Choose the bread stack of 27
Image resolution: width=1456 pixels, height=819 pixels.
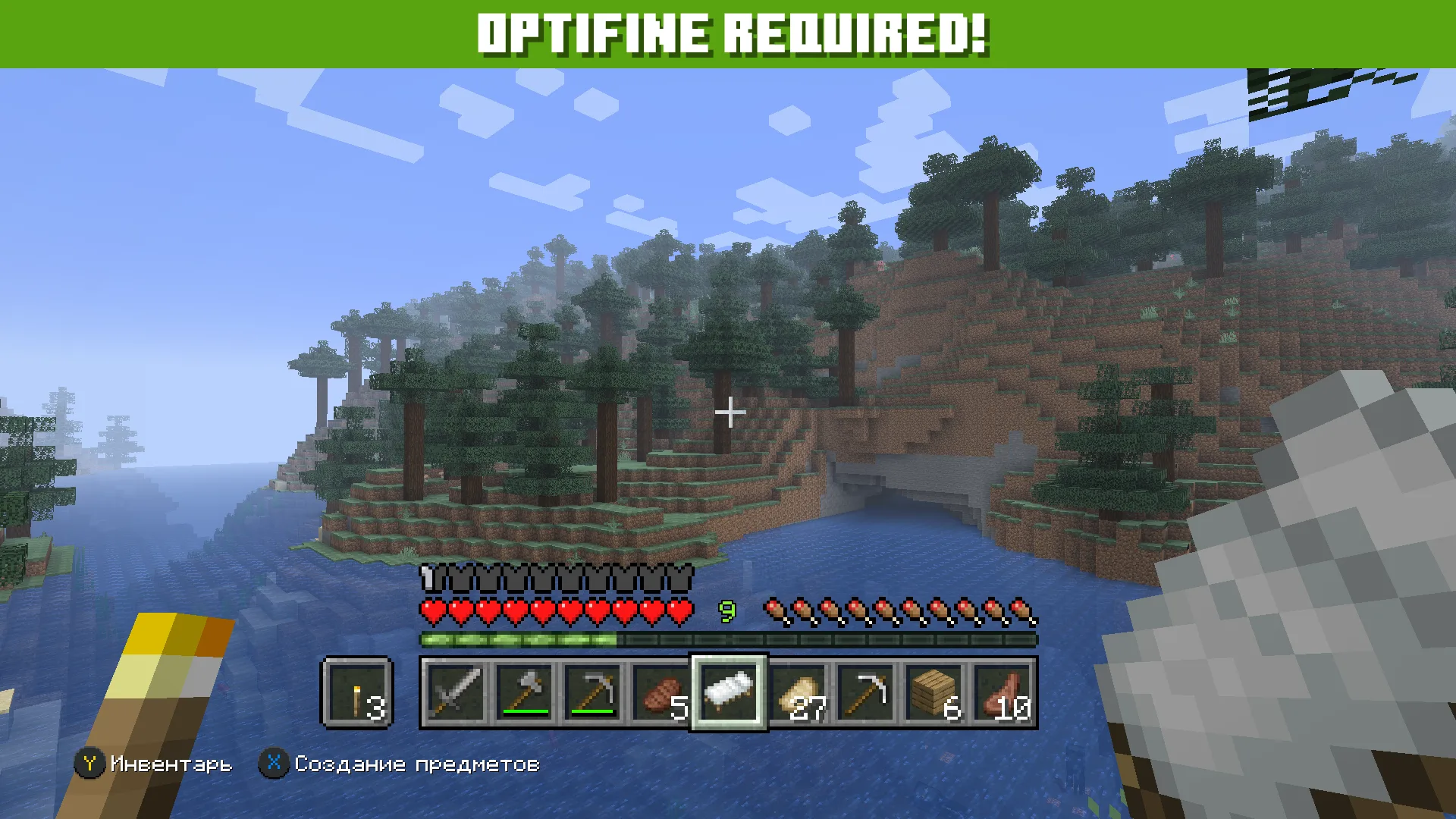coord(799,693)
